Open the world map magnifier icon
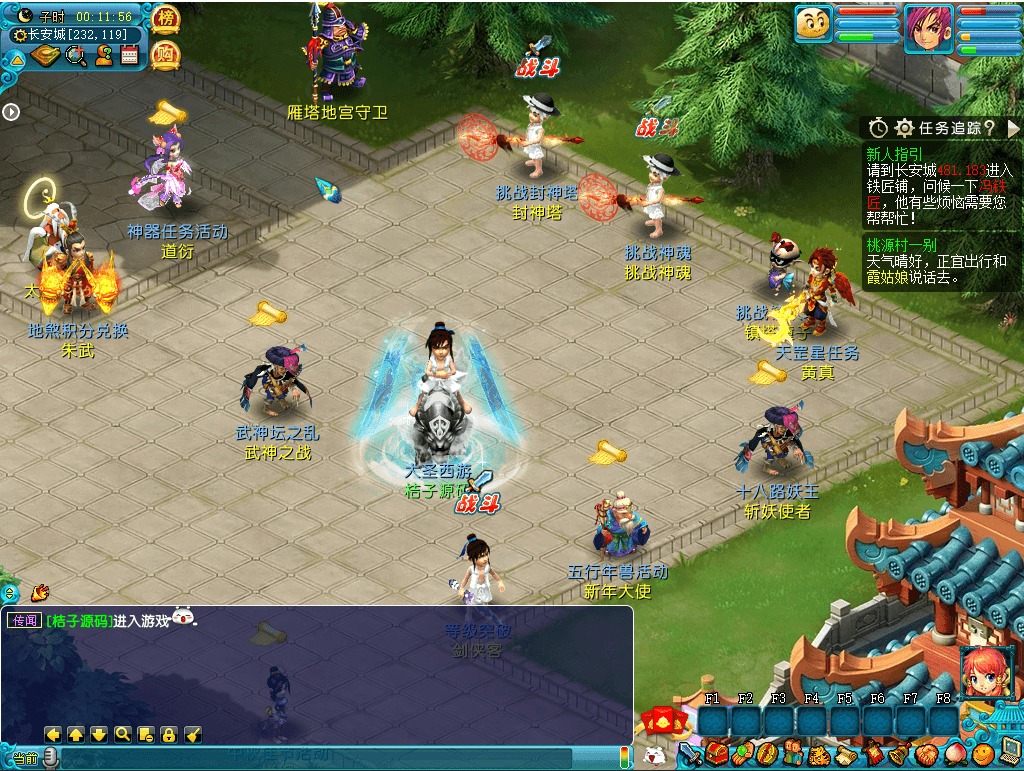 [76, 56]
